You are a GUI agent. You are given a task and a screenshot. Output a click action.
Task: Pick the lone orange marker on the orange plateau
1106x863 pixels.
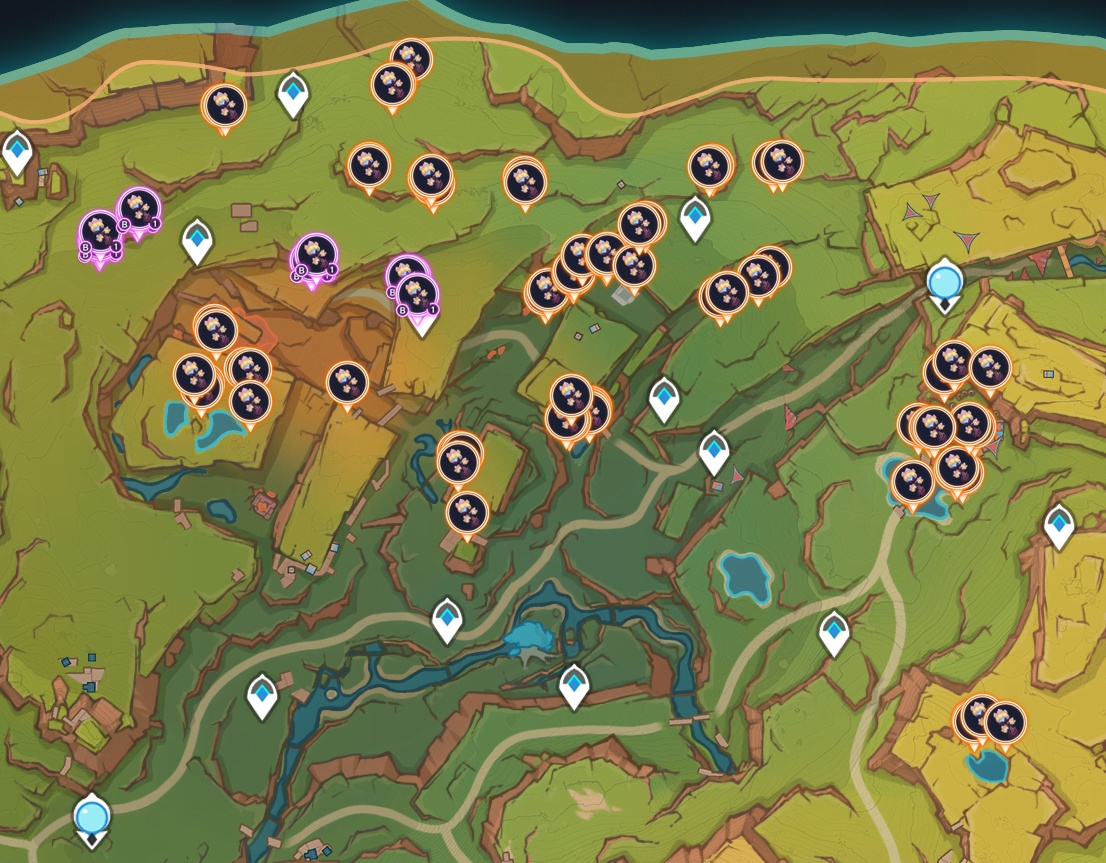[x=347, y=384]
